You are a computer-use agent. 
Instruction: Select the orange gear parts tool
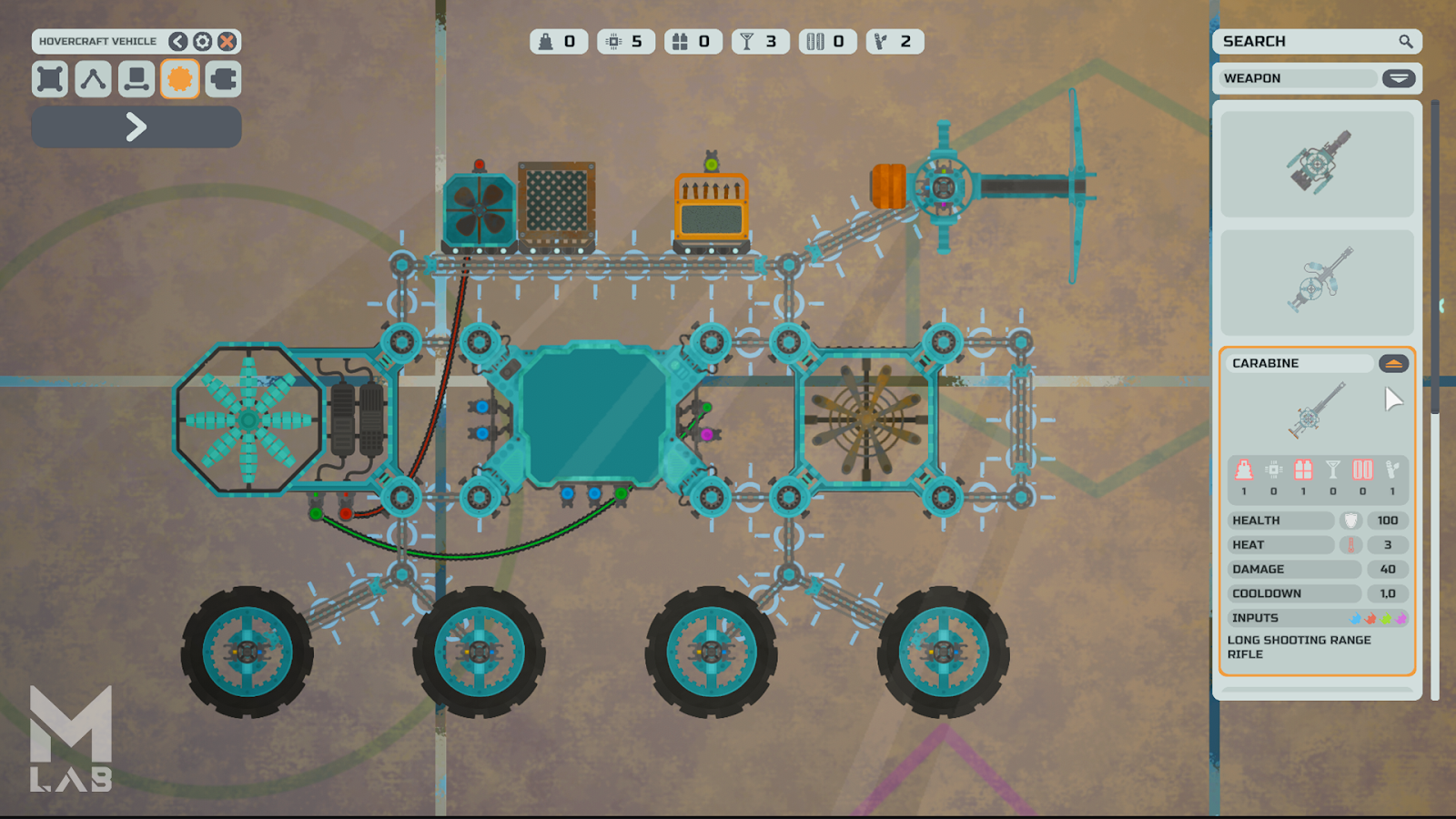(x=180, y=79)
